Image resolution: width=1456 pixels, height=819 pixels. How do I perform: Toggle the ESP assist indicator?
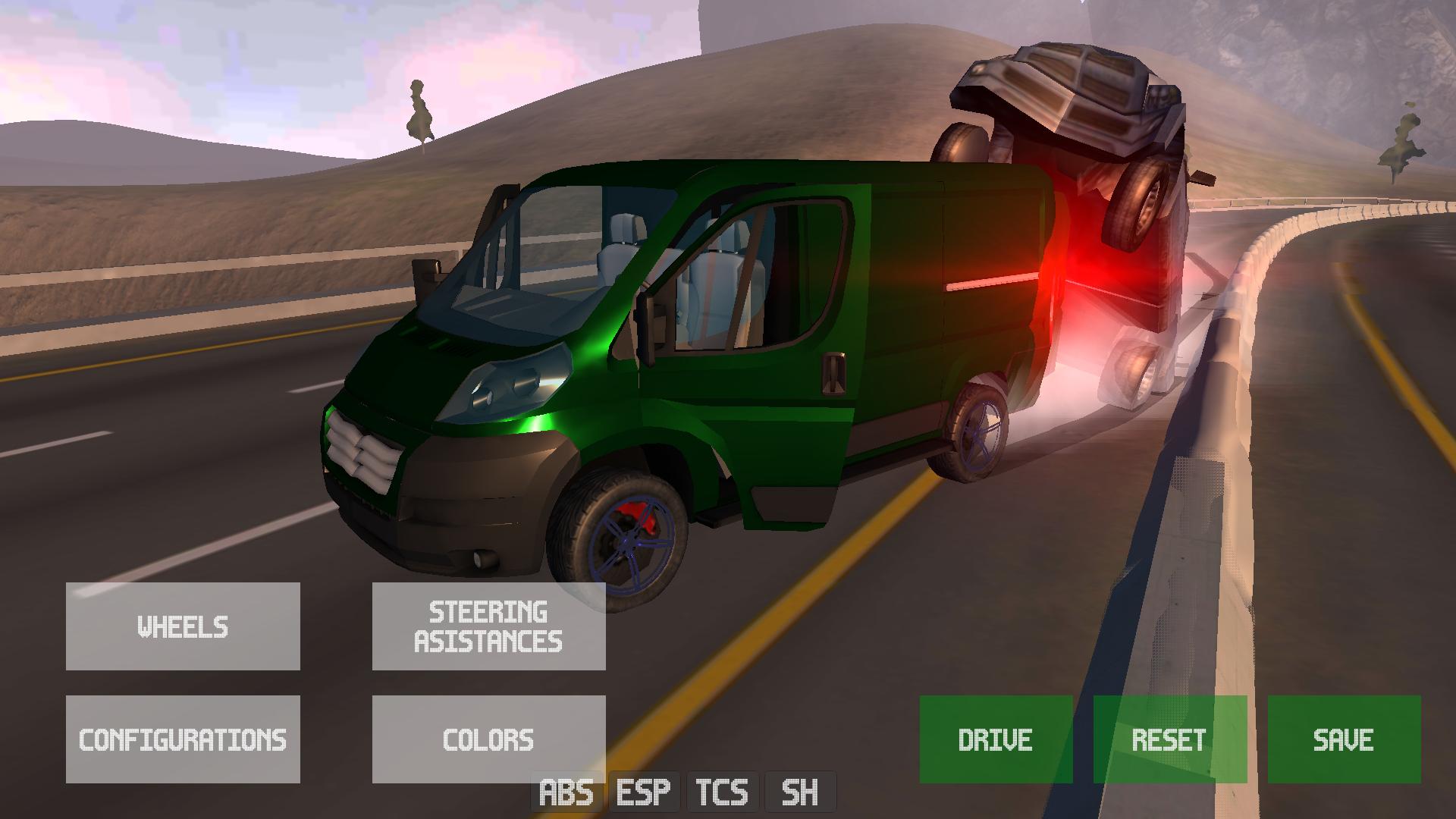[644, 793]
